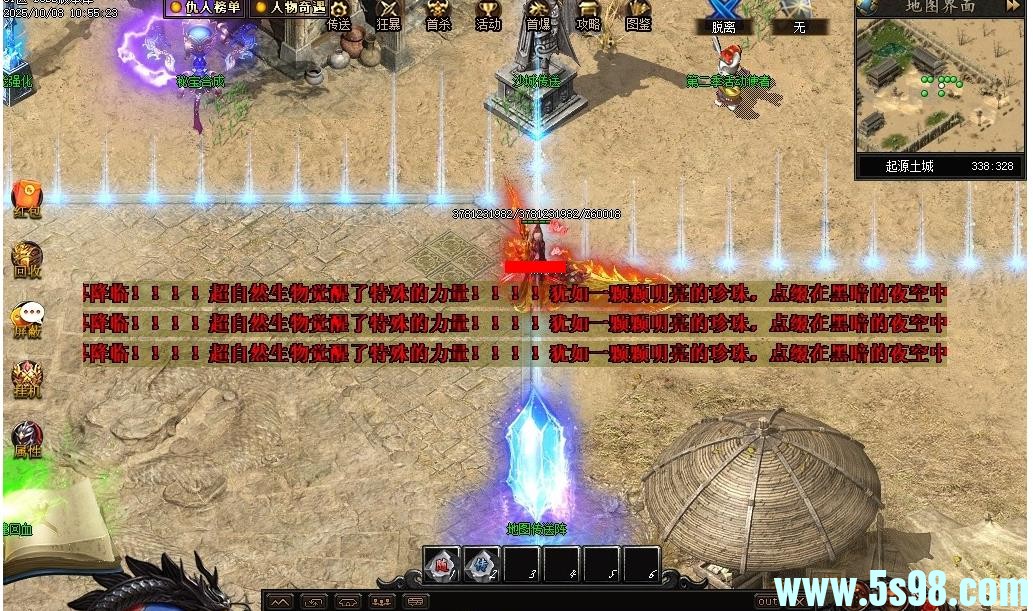Open the 红包 red envelope icon
1033x611 pixels.
[x=26, y=197]
